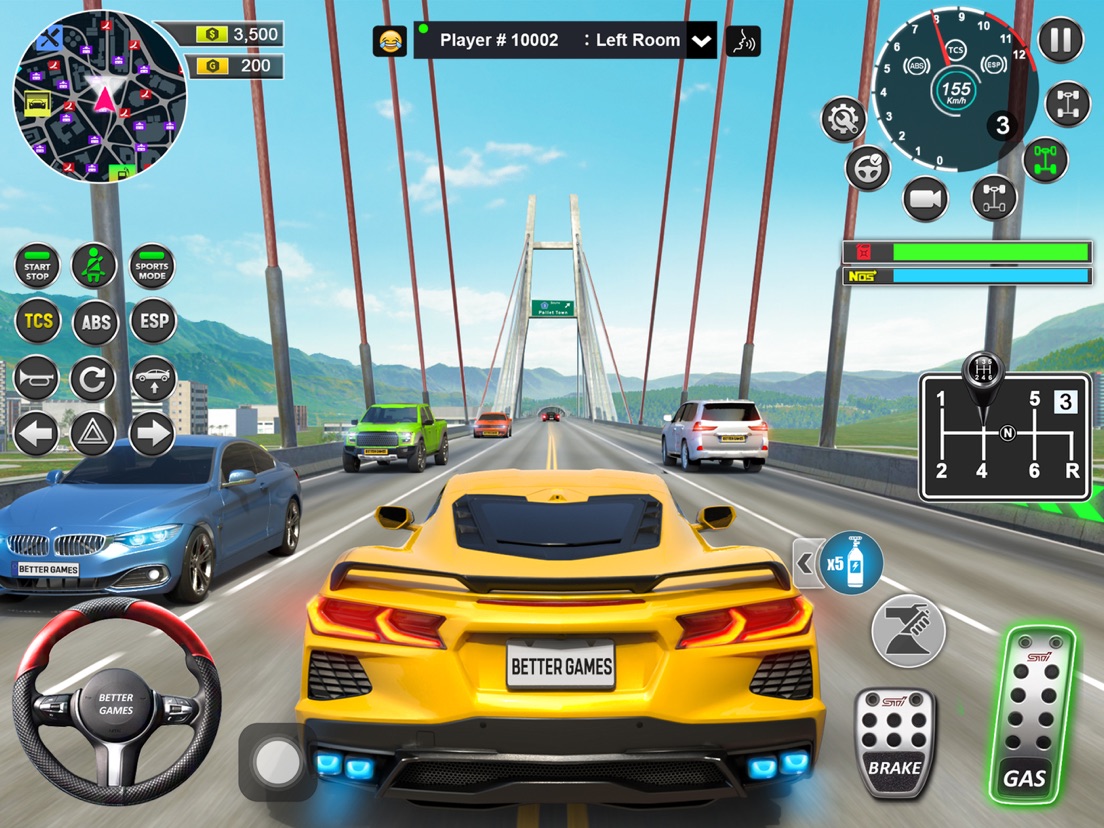Toggle the ABS button
The image size is (1104, 828).
click(95, 322)
